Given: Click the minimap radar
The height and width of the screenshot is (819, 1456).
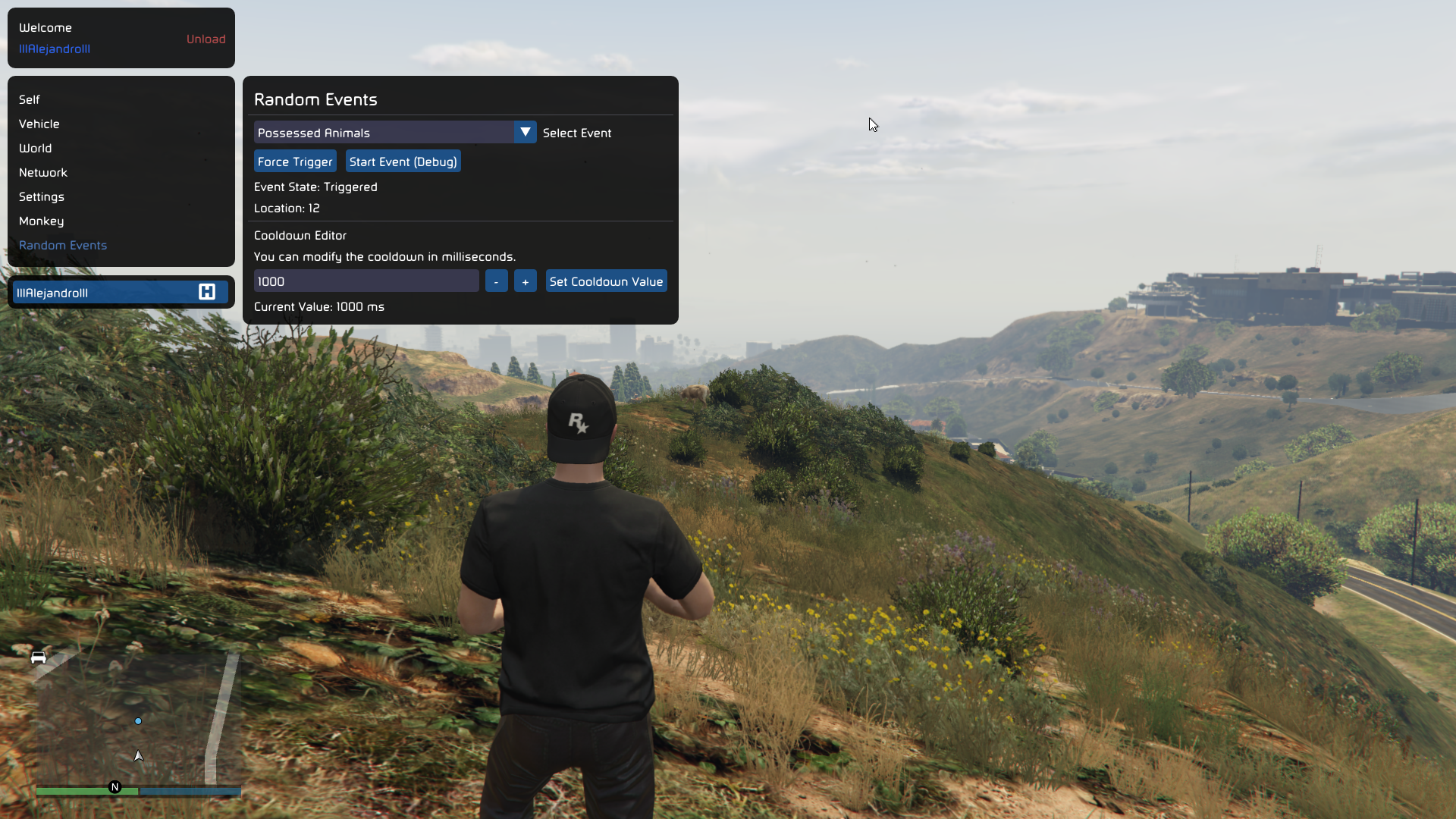Looking at the screenshot, I should 138,720.
